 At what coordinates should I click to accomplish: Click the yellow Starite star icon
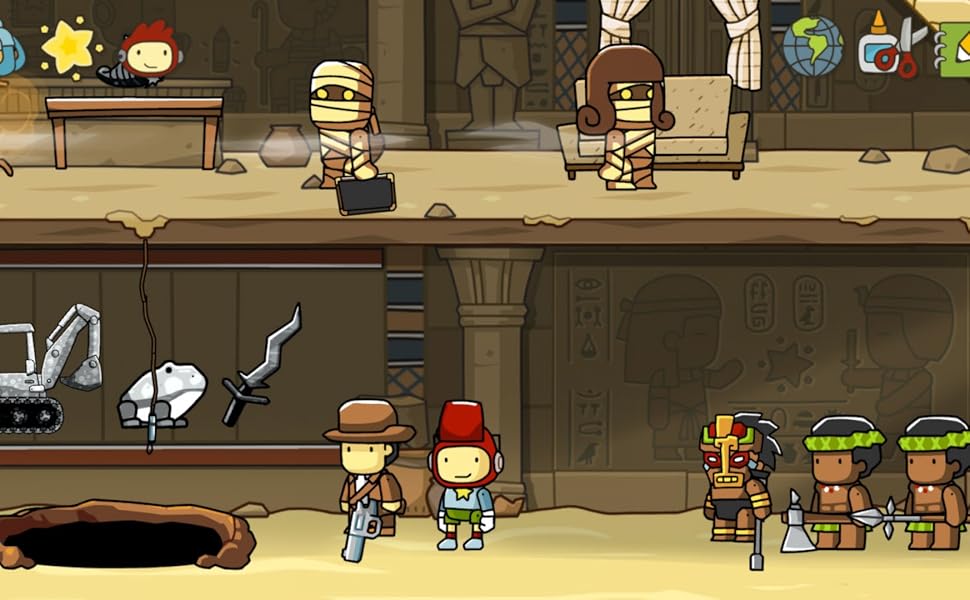pos(70,47)
